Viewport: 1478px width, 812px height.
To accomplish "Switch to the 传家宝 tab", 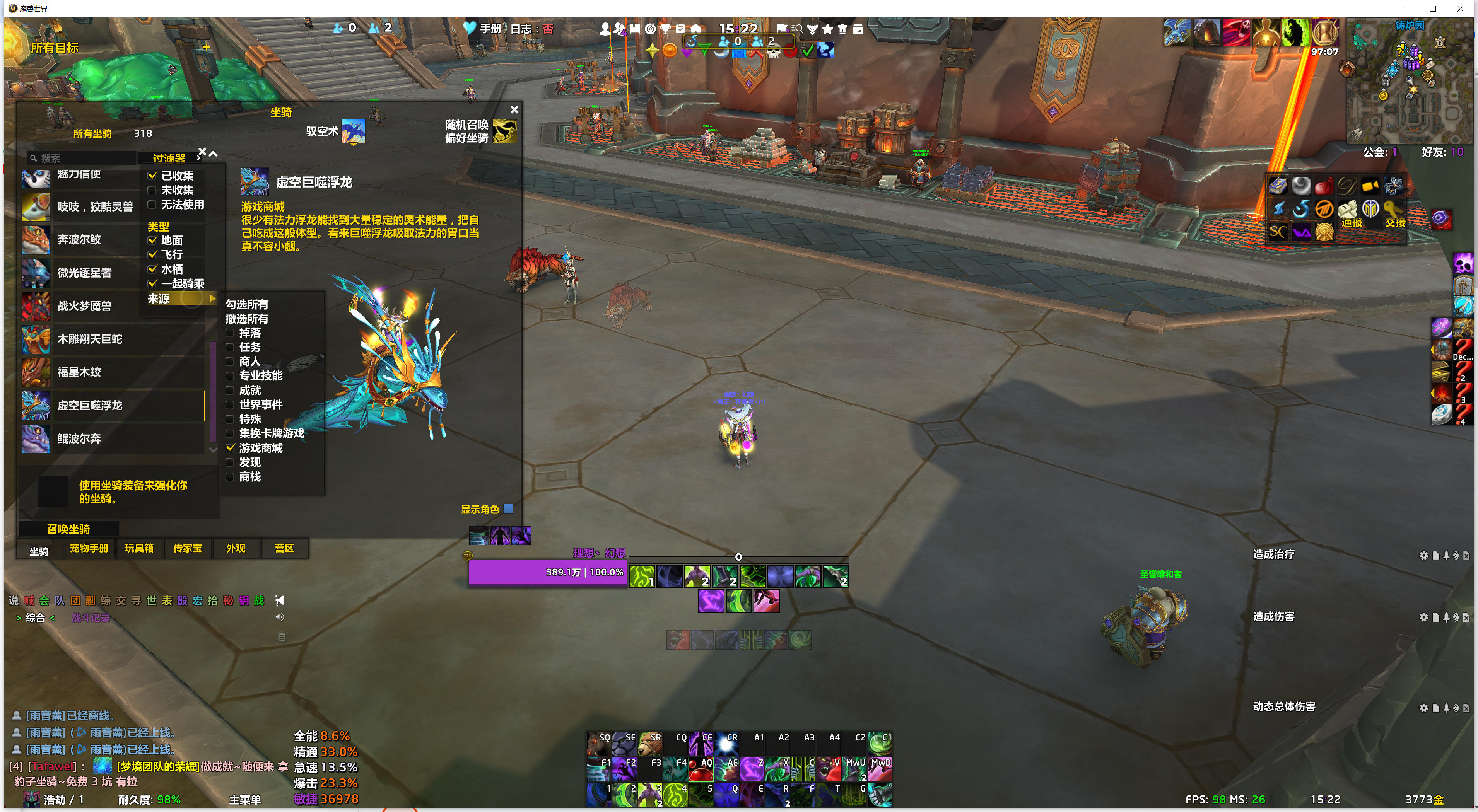I will pos(188,548).
